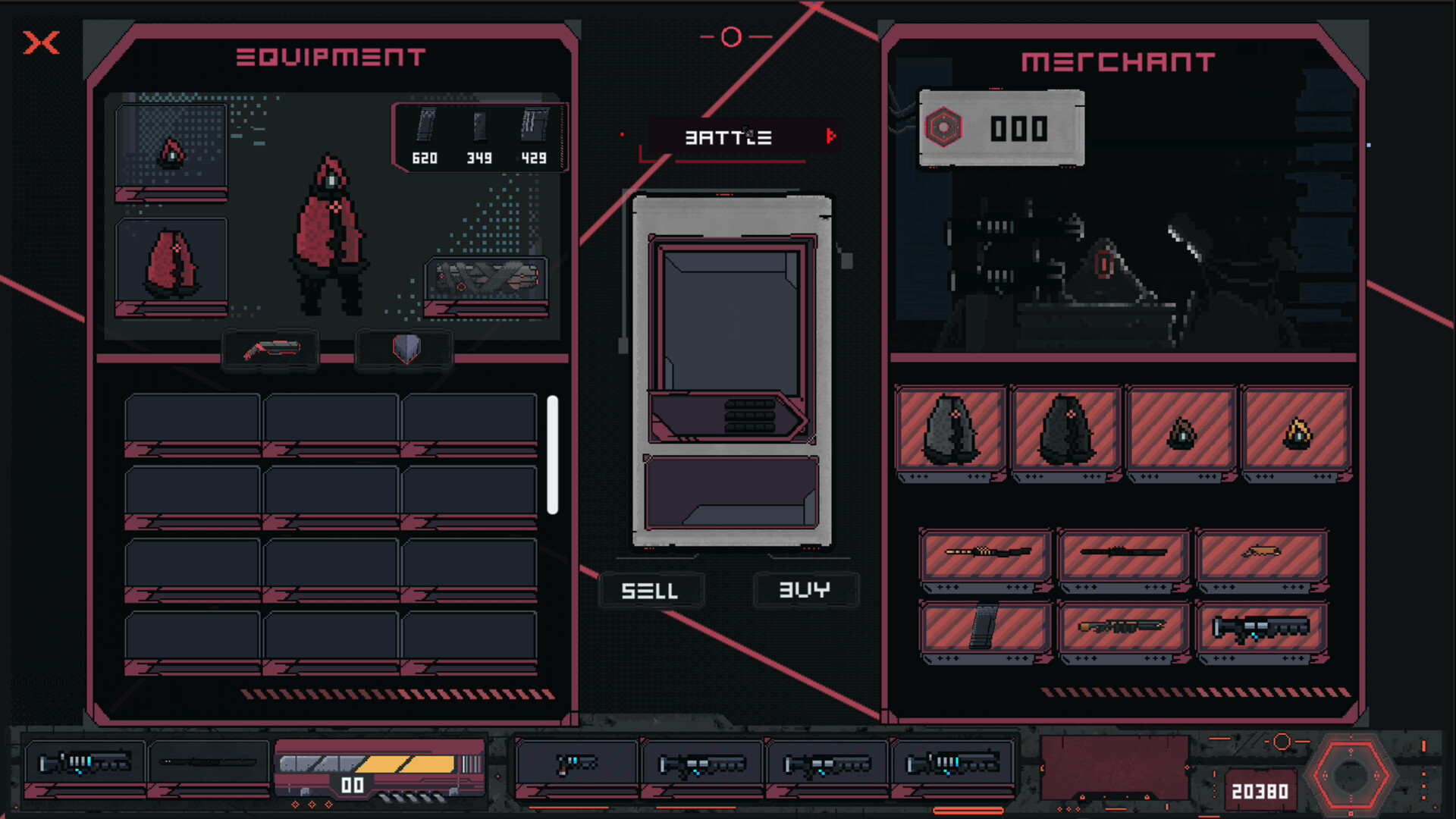Select the BATTLE mode header

click(x=729, y=137)
